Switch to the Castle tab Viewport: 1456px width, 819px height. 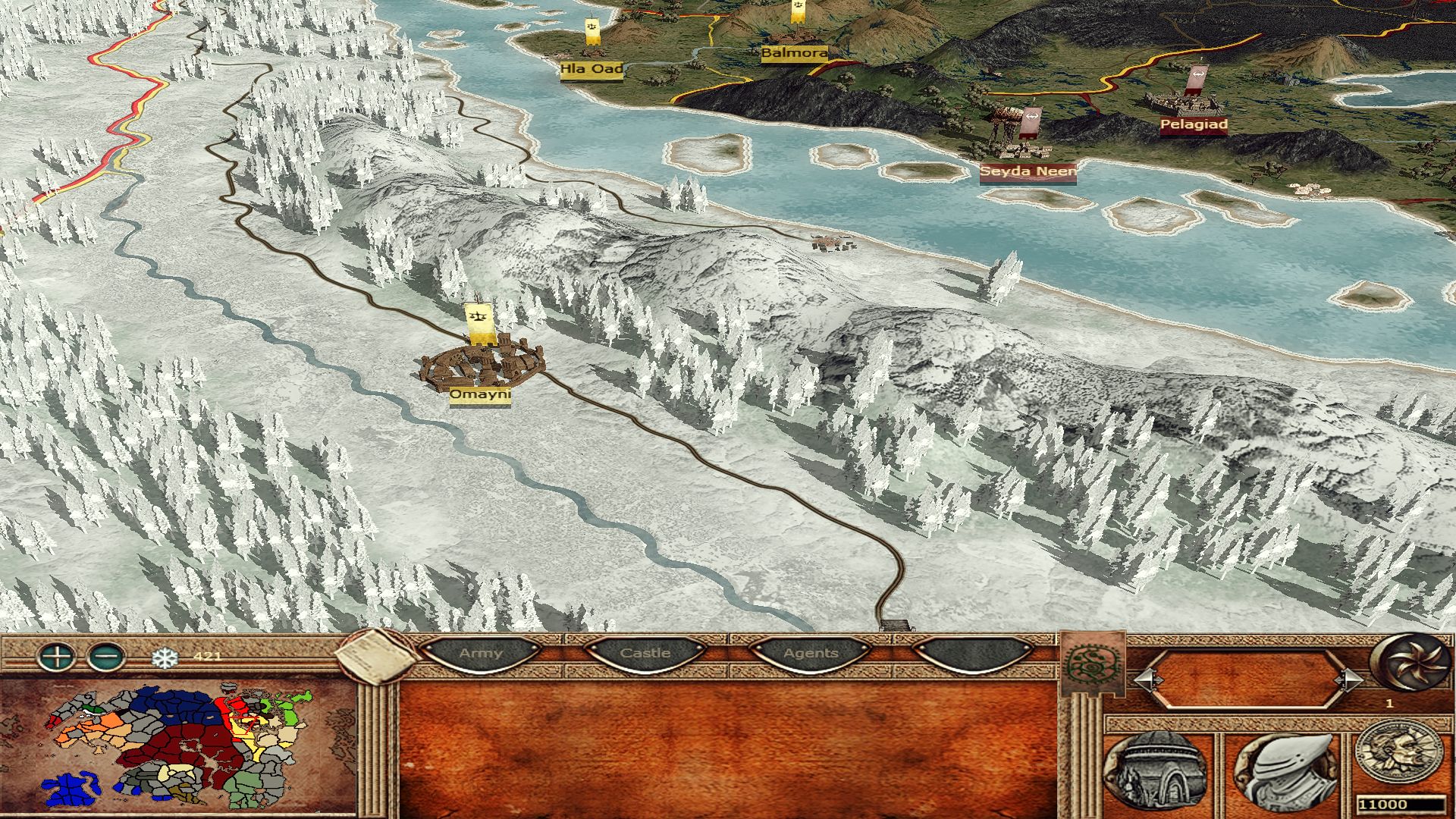(x=645, y=654)
